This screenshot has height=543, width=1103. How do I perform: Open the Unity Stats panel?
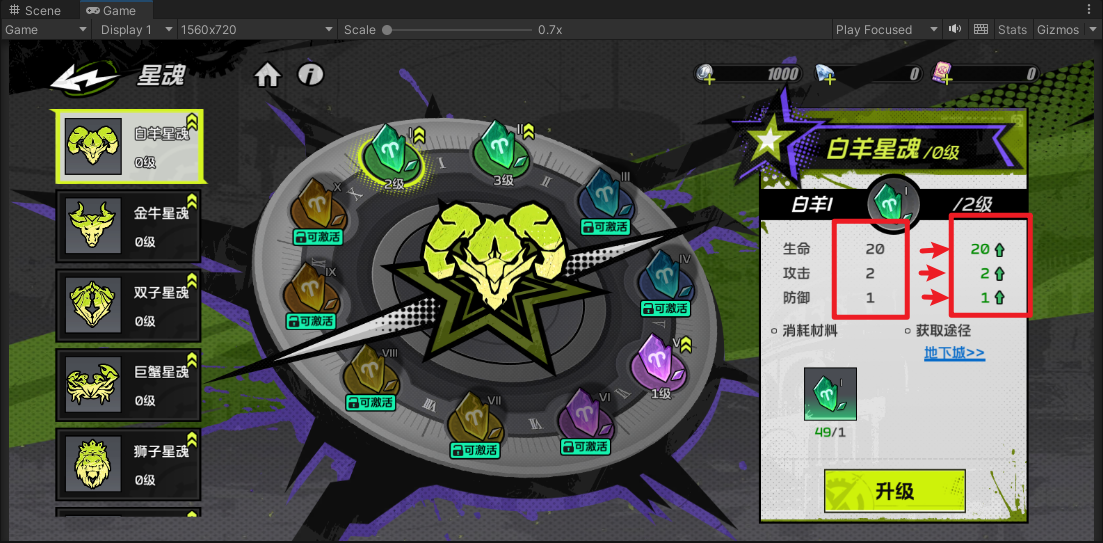point(1012,30)
